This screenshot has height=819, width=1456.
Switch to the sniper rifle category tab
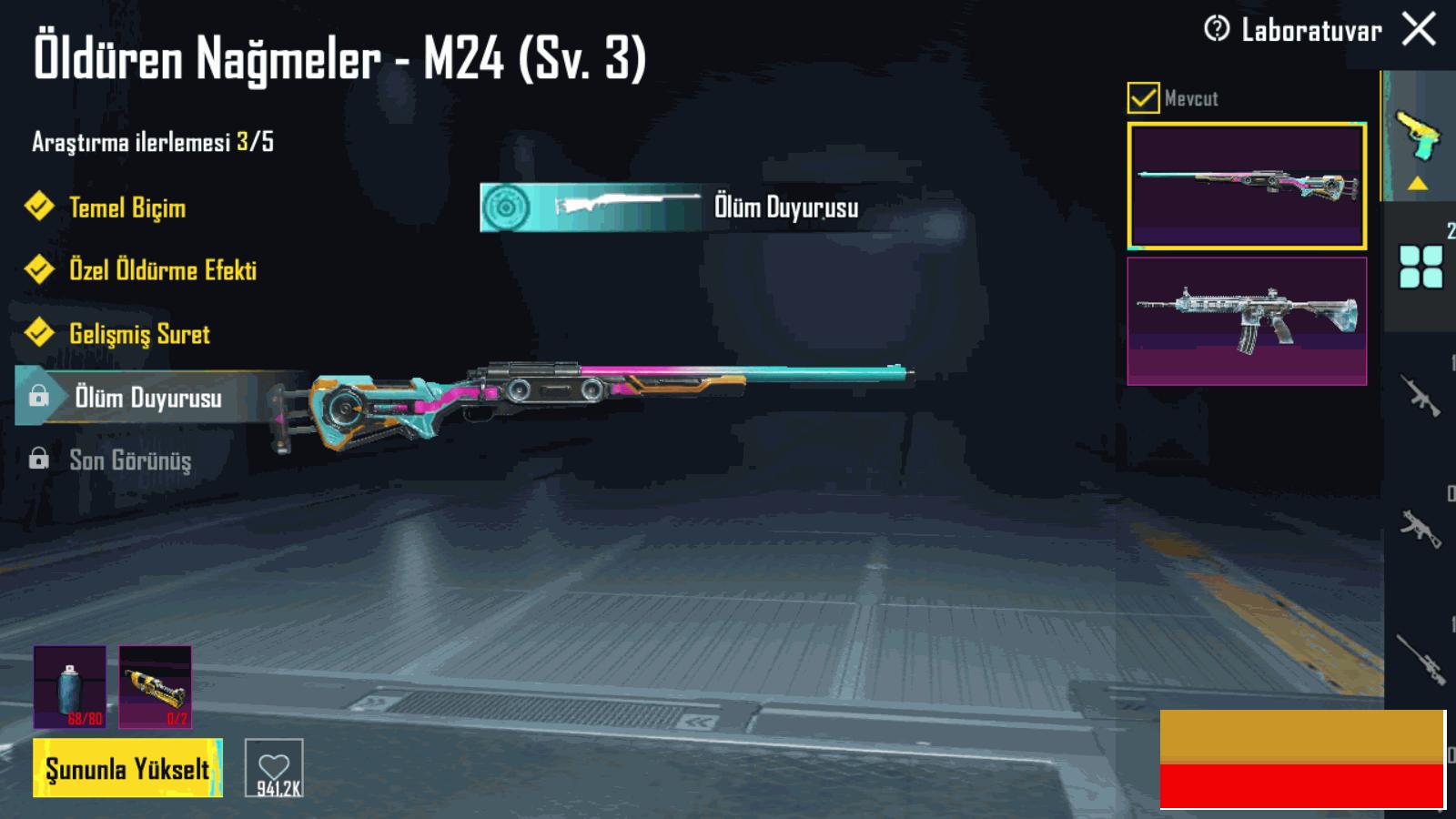pos(1420,657)
